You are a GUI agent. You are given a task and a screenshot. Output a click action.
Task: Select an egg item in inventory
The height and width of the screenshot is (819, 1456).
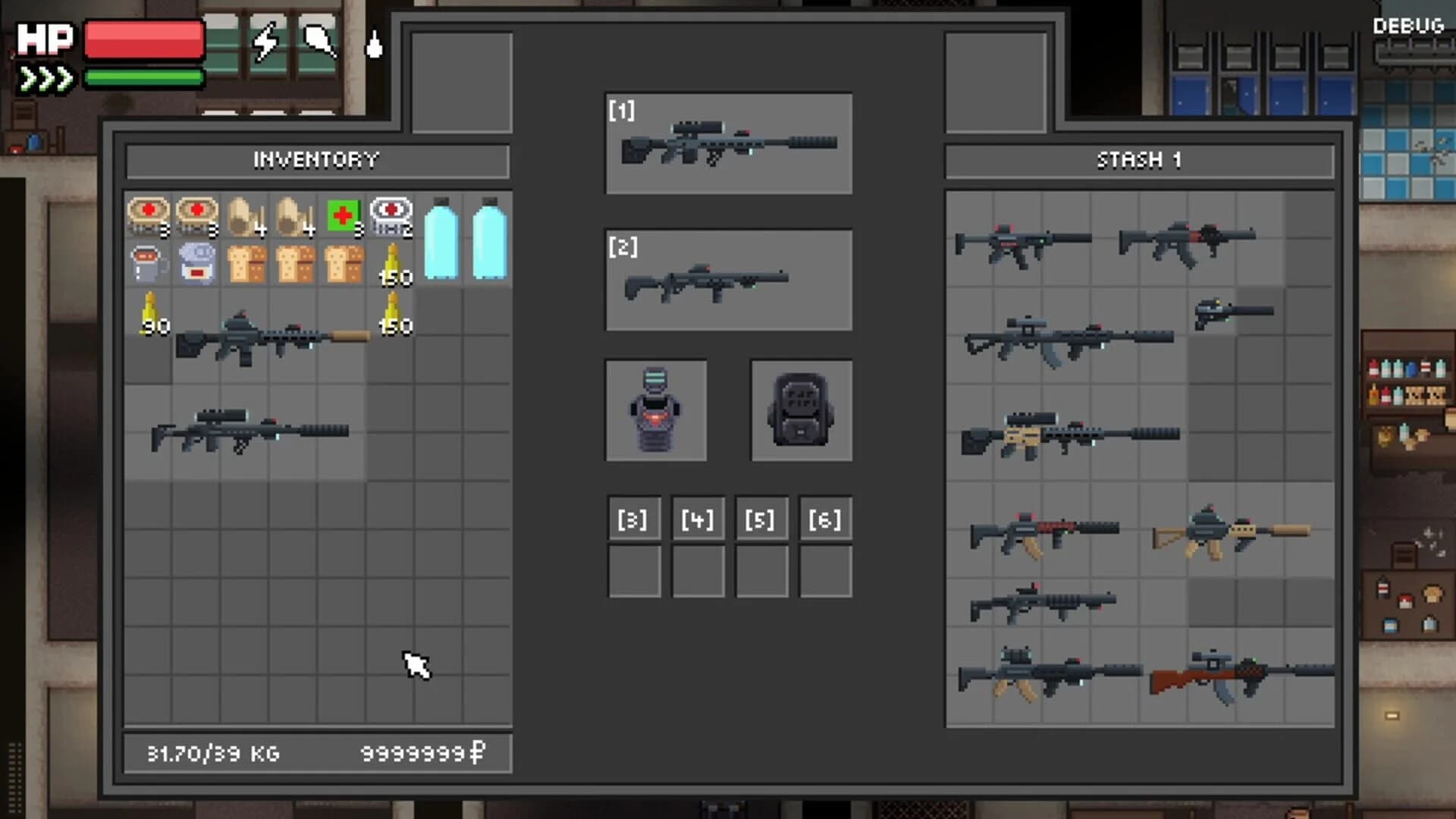pyautogui.click(x=244, y=216)
